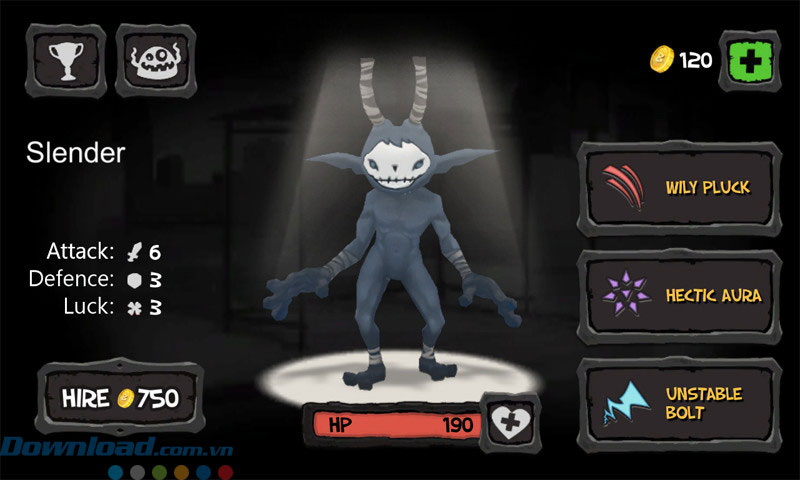Image resolution: width=800 pixels, height=480 pixels.
Task: Select the Wily Pluck ability
Action: coord(680,187)
